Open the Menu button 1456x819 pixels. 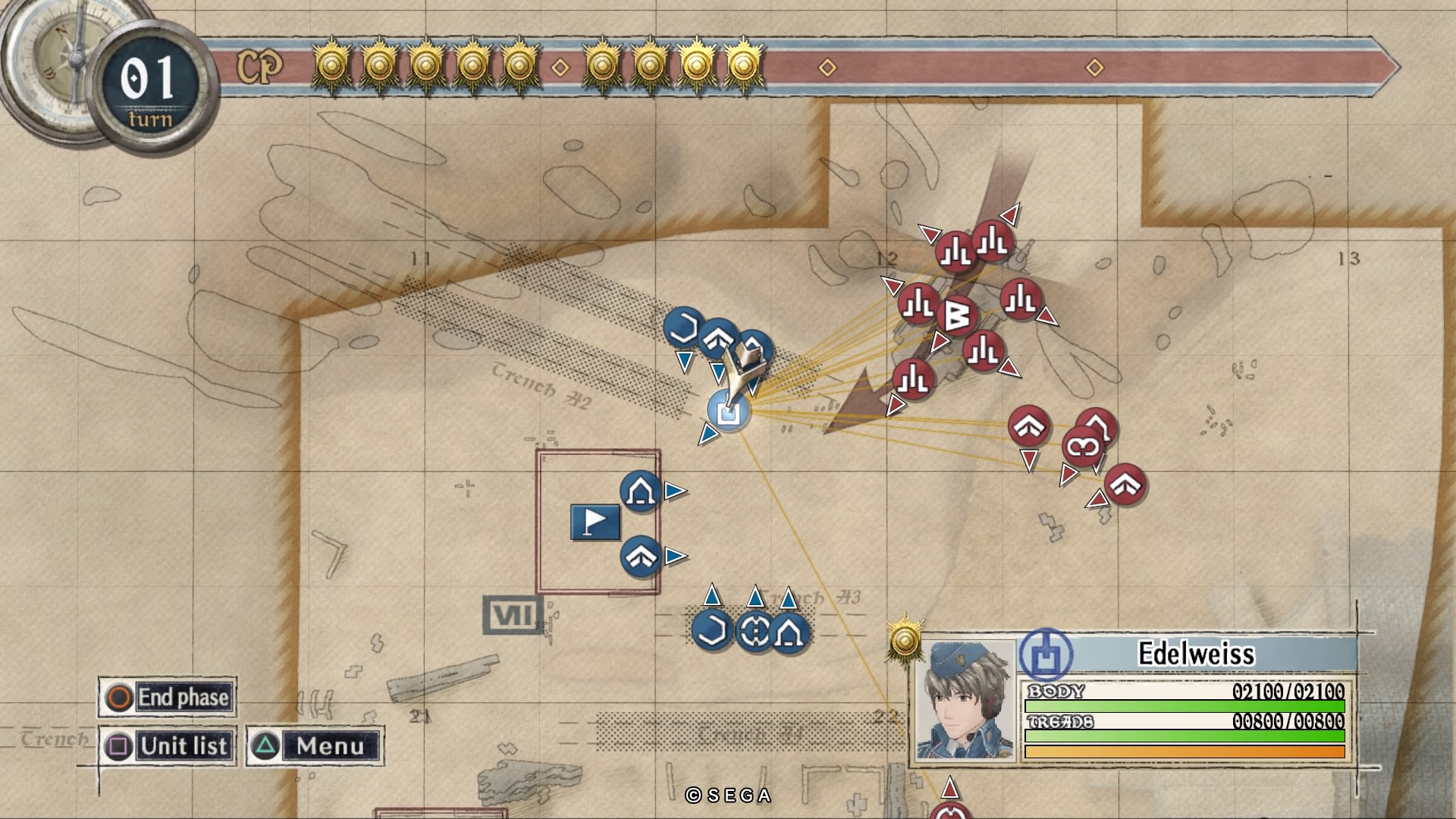pyautogui.click(x=314, y=746)
